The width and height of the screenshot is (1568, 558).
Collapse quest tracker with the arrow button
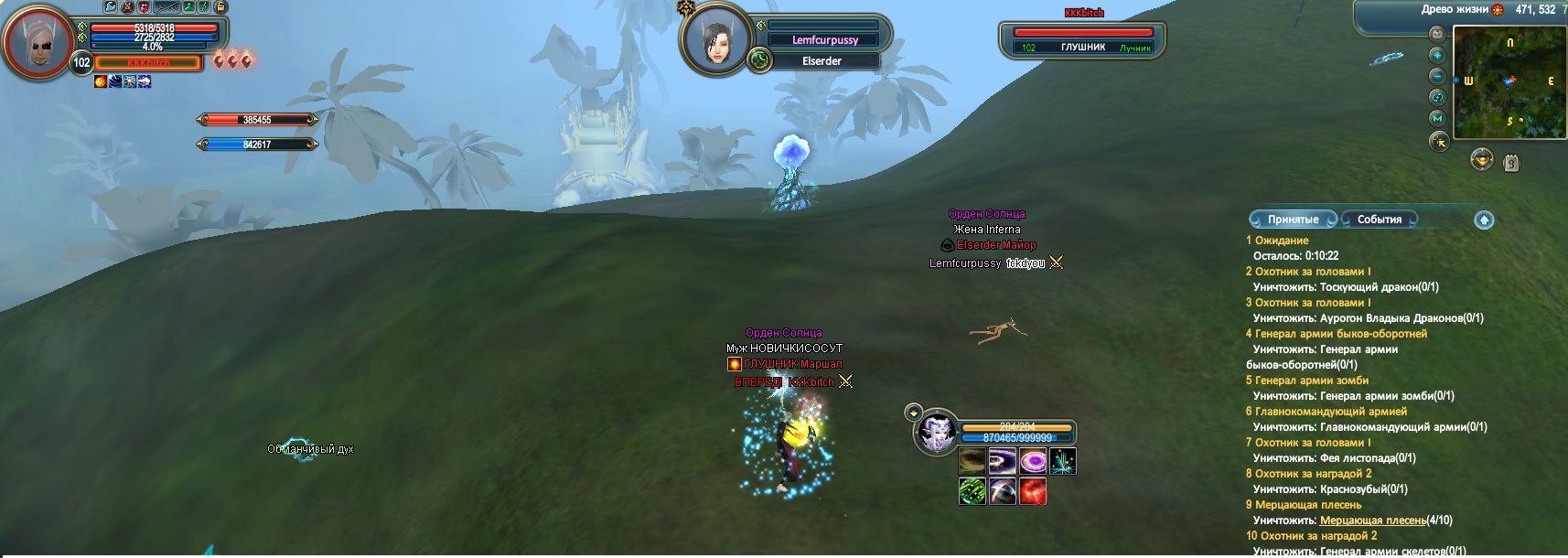(1484, 220)
